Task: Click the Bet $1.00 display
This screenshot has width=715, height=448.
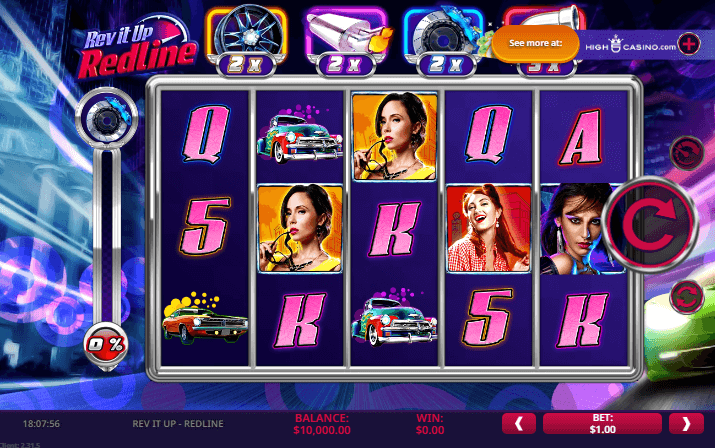Action: pos(601,423)
